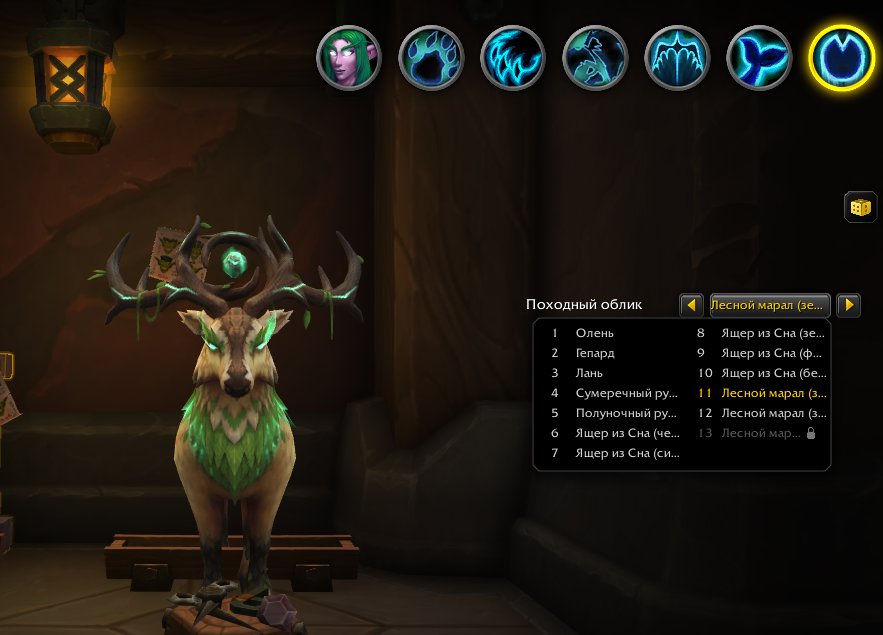Screen dimensions: 883x635
Task: Choose the cat claw slash form icon
Action: (x=513, y=57)
